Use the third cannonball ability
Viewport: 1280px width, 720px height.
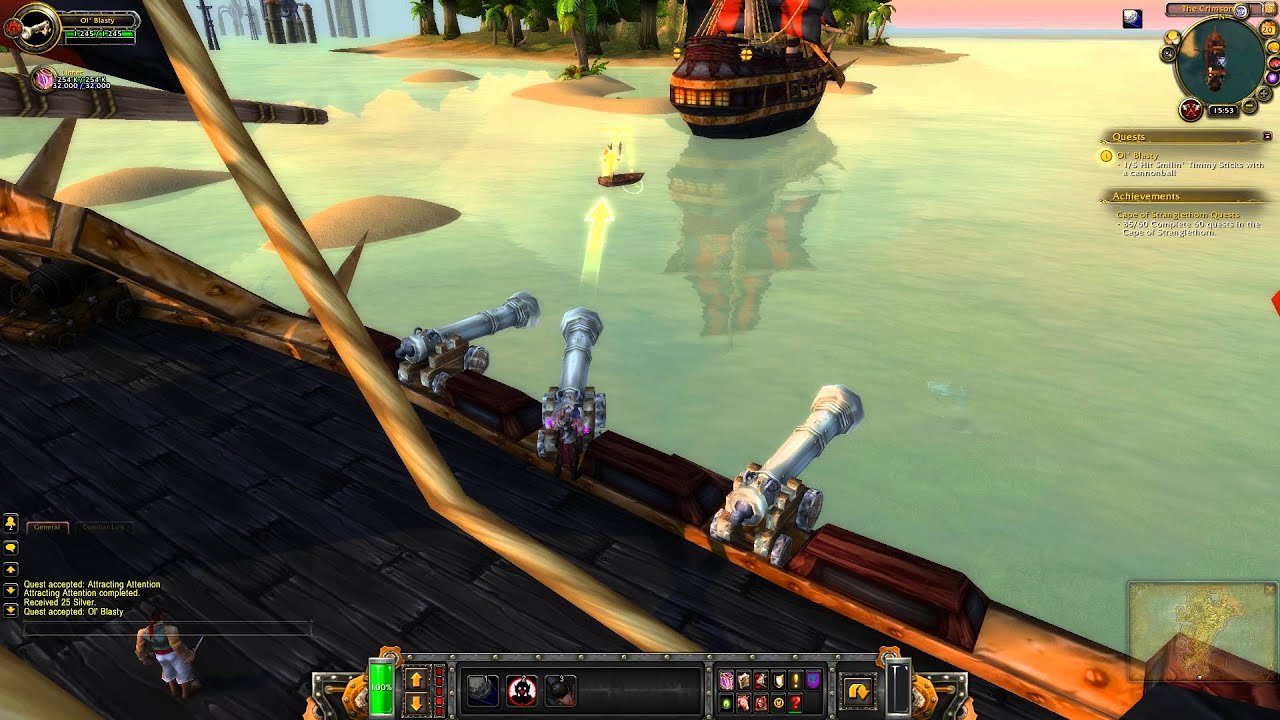coord(560,690)
